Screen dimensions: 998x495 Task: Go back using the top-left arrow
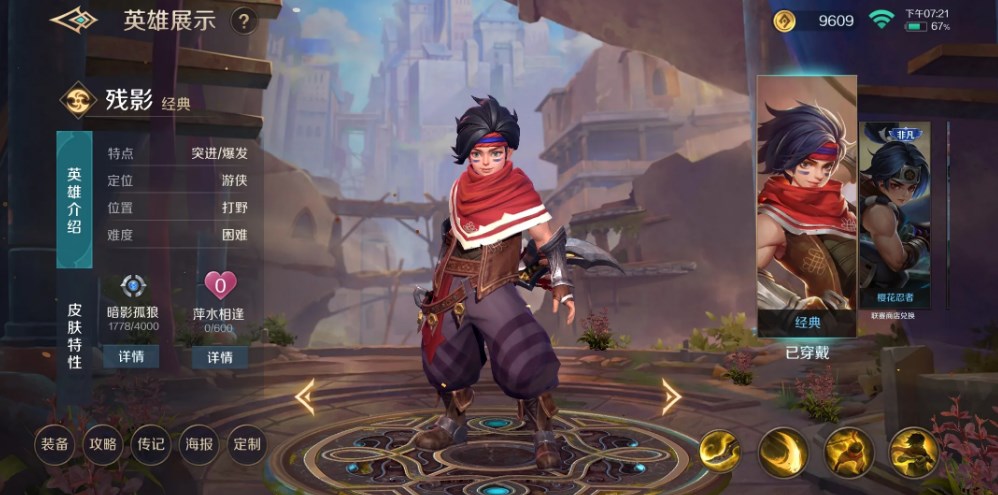[x=73, y=20]
